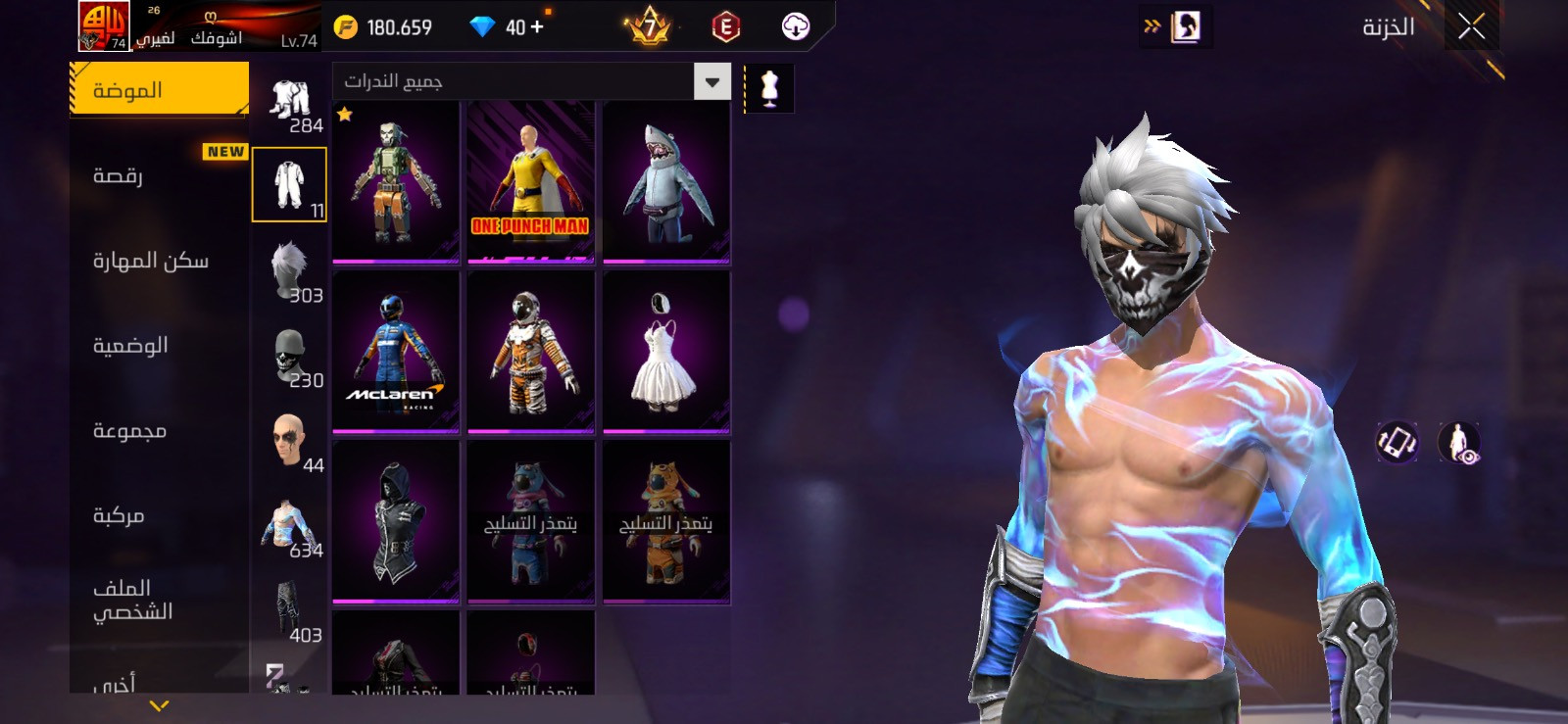Choose the shark costume bundle
The width and height of the screenshot is (1568, 724).
[666, 182]
